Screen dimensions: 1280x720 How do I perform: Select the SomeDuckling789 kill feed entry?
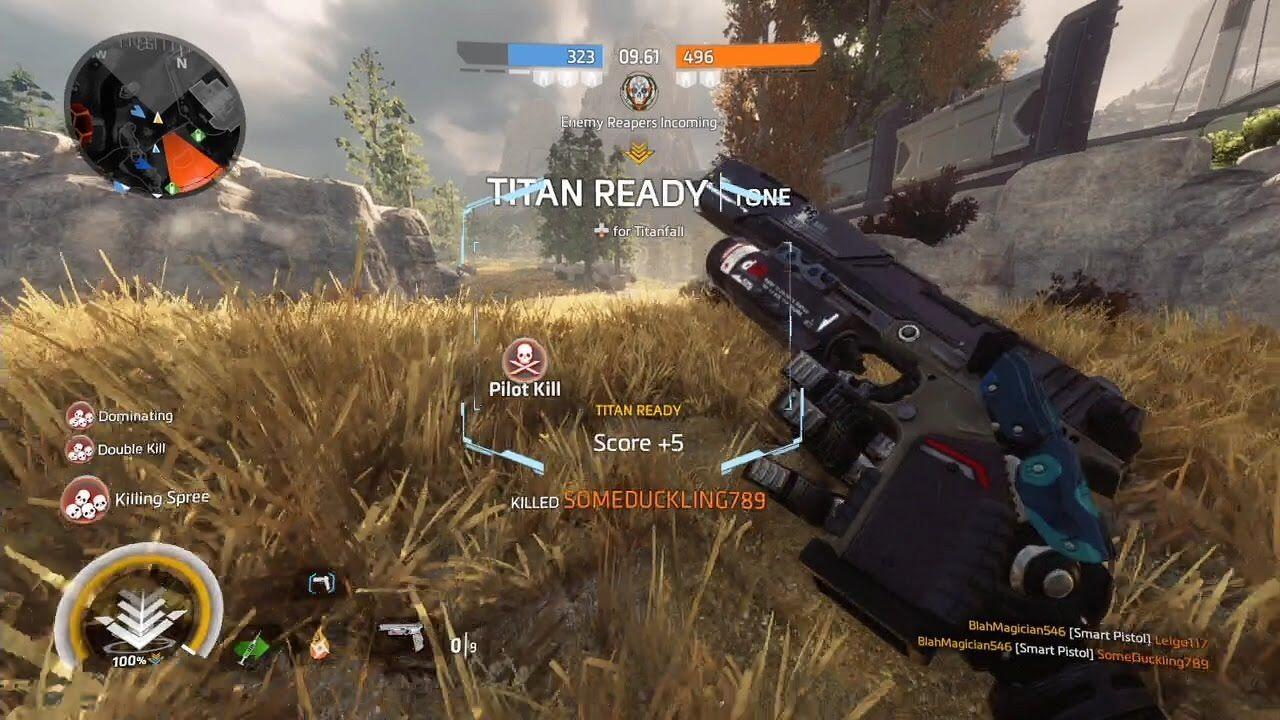[1062, 662]
